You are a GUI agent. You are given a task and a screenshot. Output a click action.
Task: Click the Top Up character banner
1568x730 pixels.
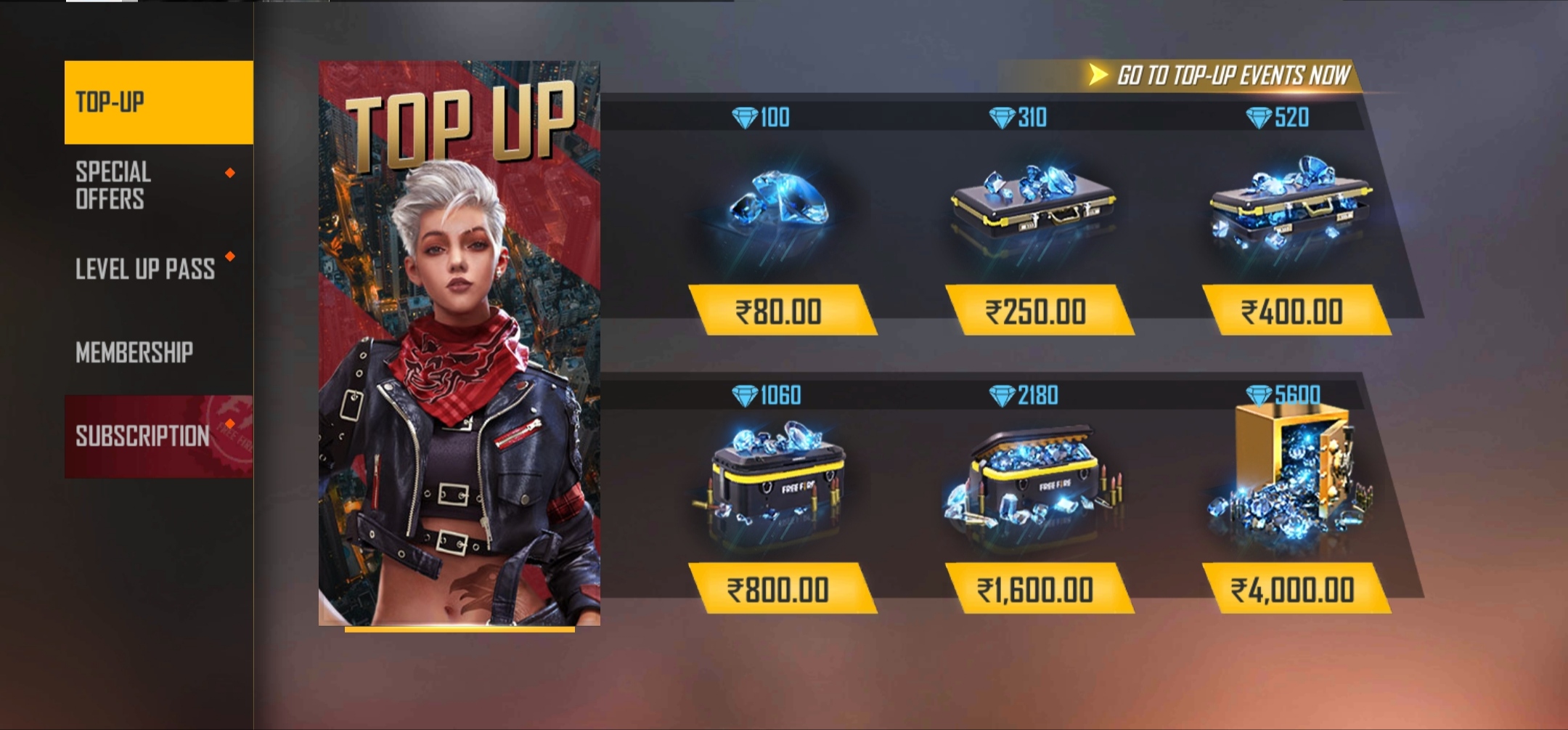pos(459,343)
